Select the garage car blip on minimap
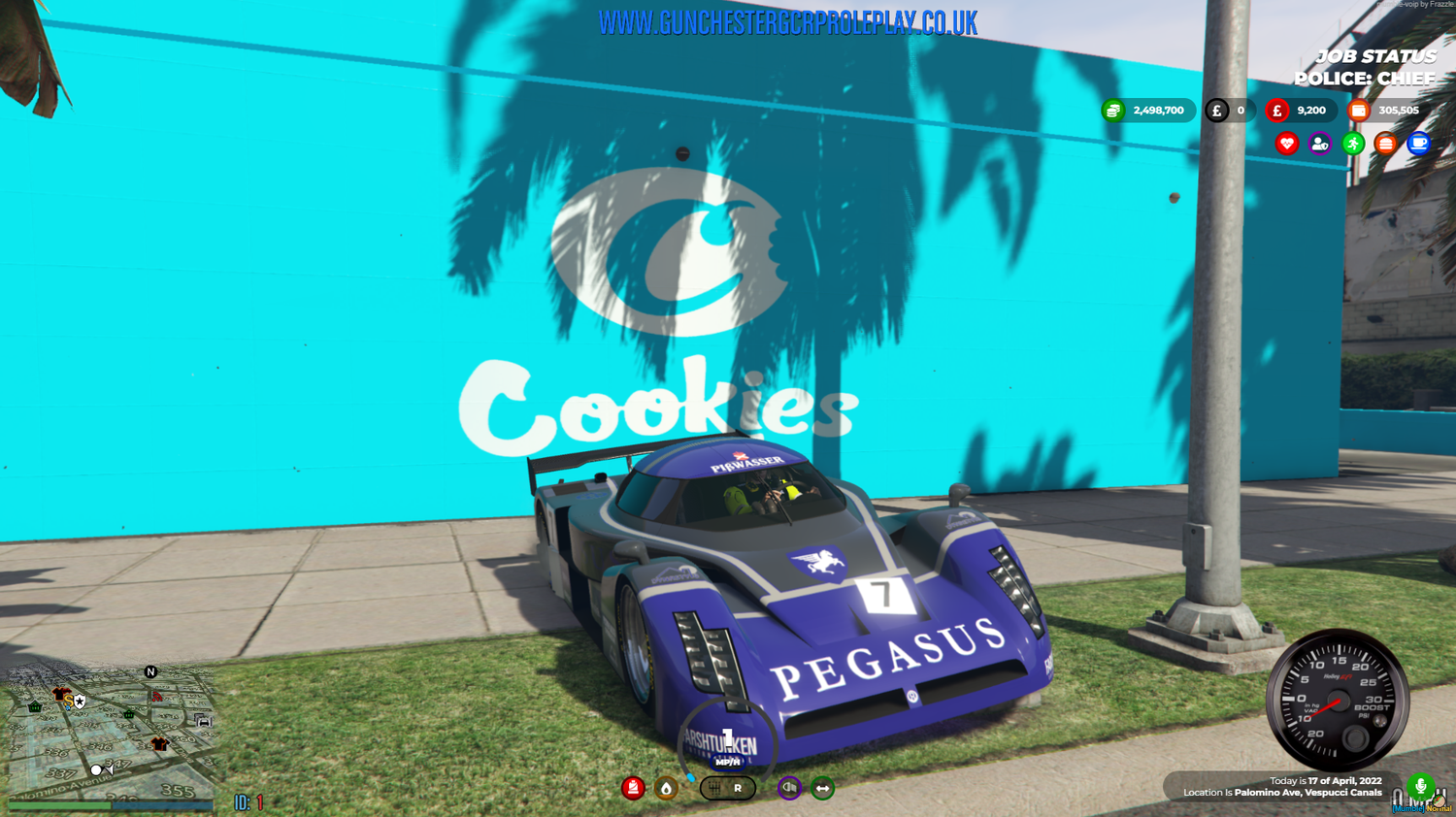This screenshot has height=817, width=1456. pos(203,720)
